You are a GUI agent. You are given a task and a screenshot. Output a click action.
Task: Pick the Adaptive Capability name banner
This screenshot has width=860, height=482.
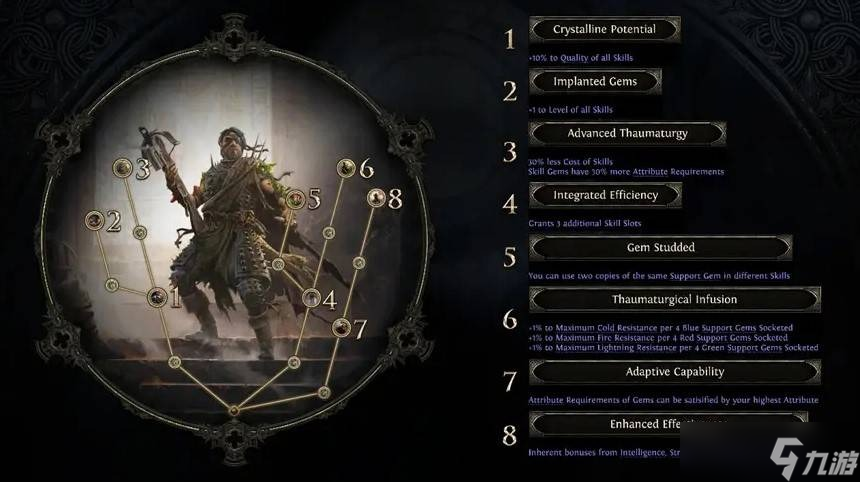click(x=674, y=372)
